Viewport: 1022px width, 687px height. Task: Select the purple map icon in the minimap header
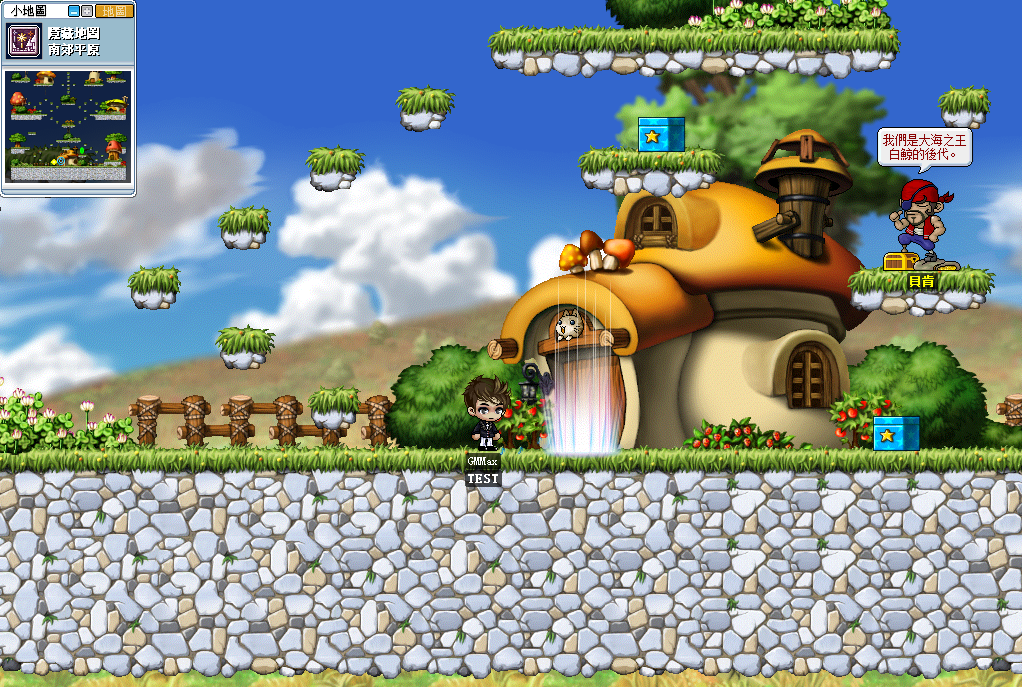tap(23, 40)
